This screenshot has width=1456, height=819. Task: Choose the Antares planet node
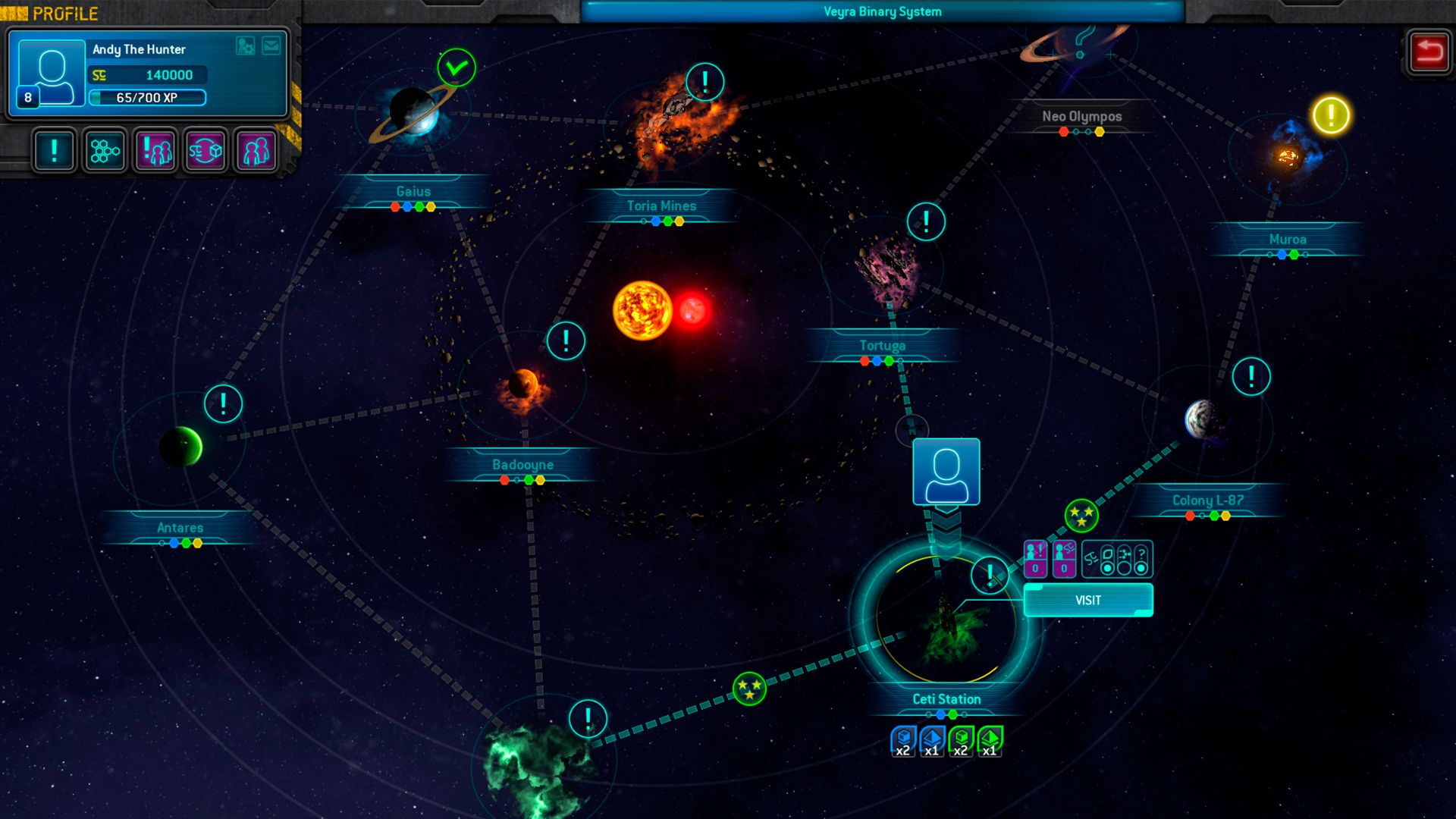tap(180, 447)
